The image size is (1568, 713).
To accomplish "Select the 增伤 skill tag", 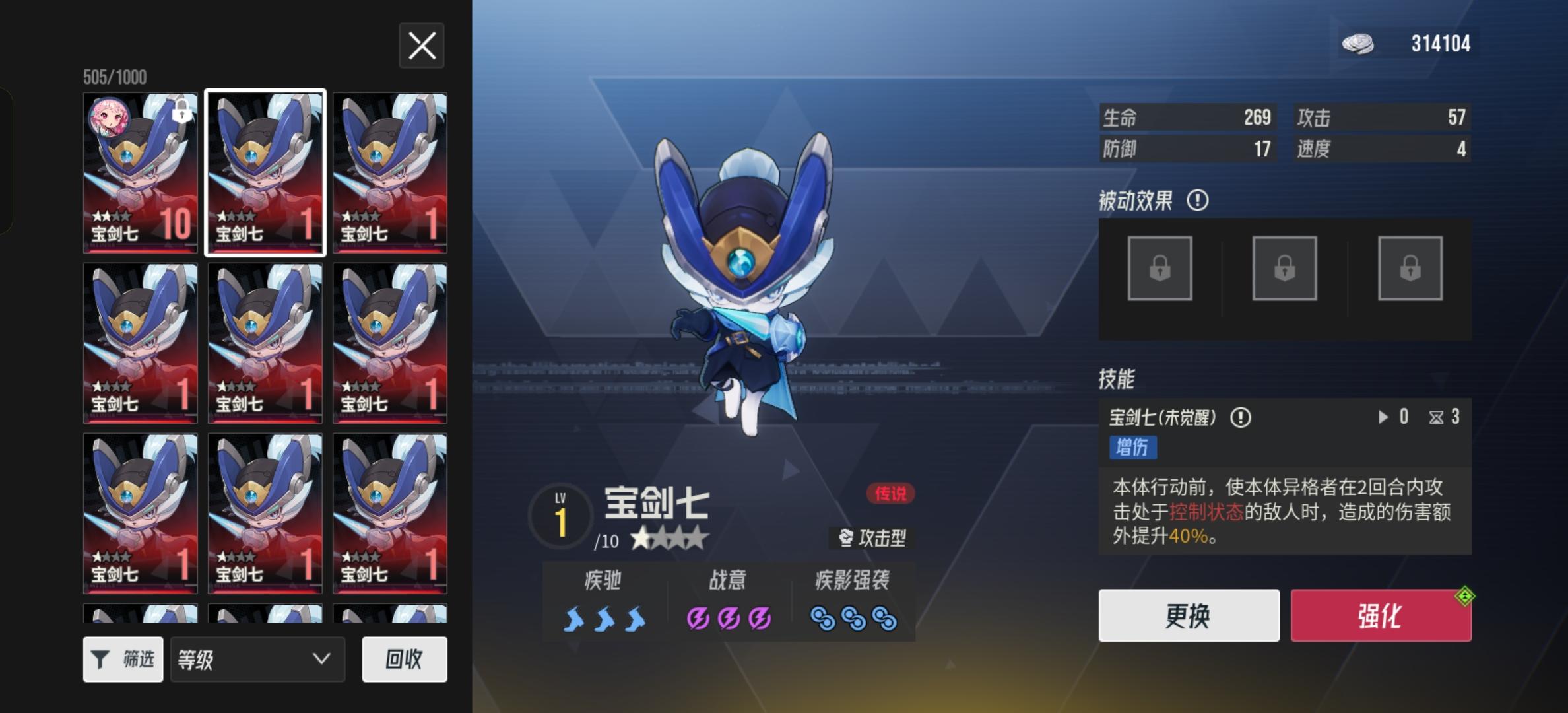I will (x=1132, y=448).
